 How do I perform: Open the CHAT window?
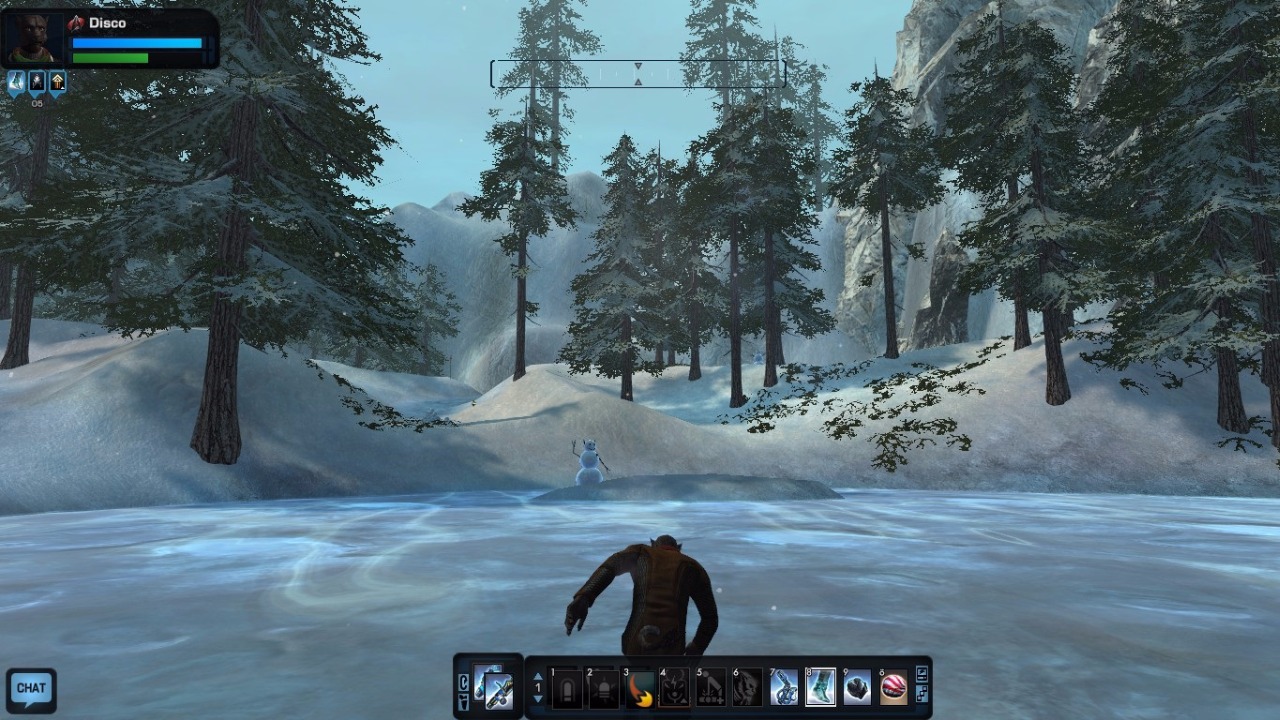(x=31, y=689)
